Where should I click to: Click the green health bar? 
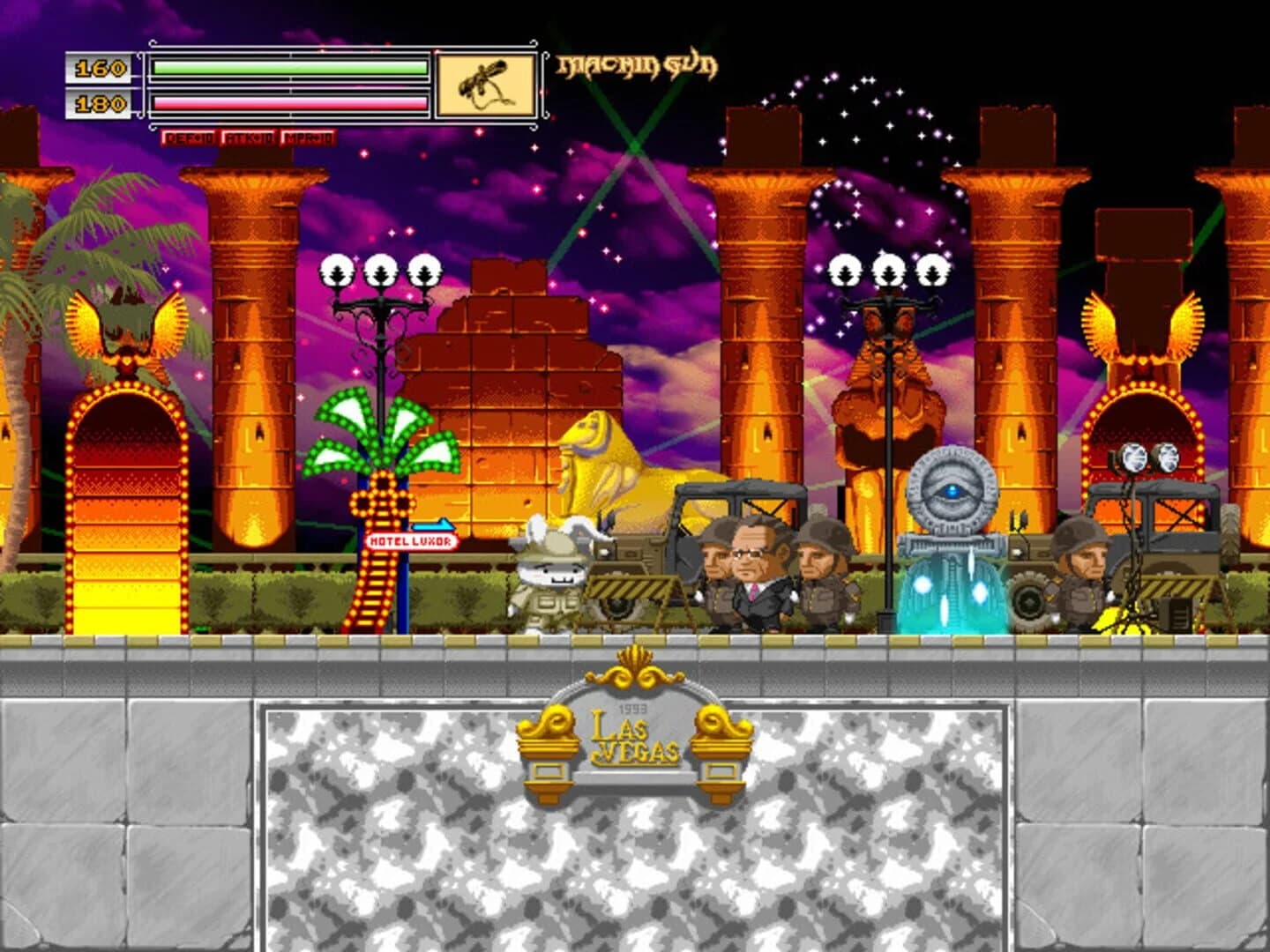point(287,64)
